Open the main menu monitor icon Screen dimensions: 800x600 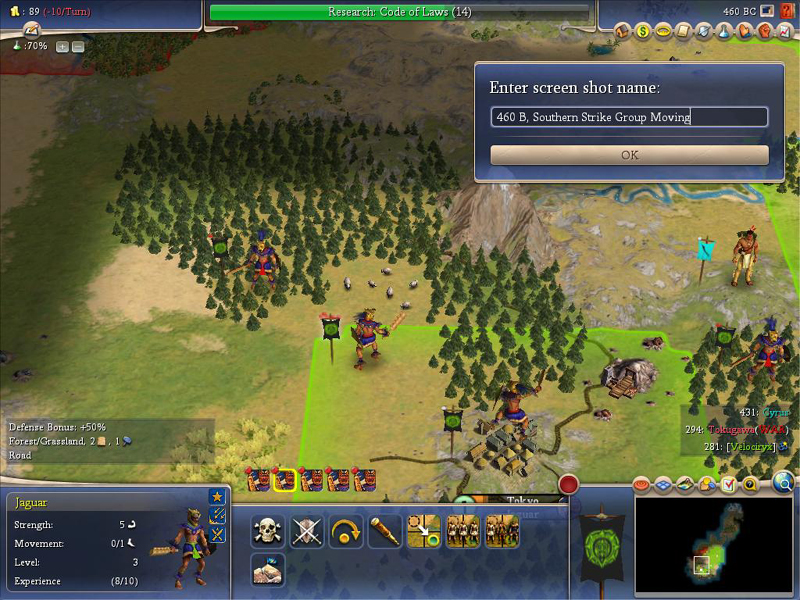point(766,11)
